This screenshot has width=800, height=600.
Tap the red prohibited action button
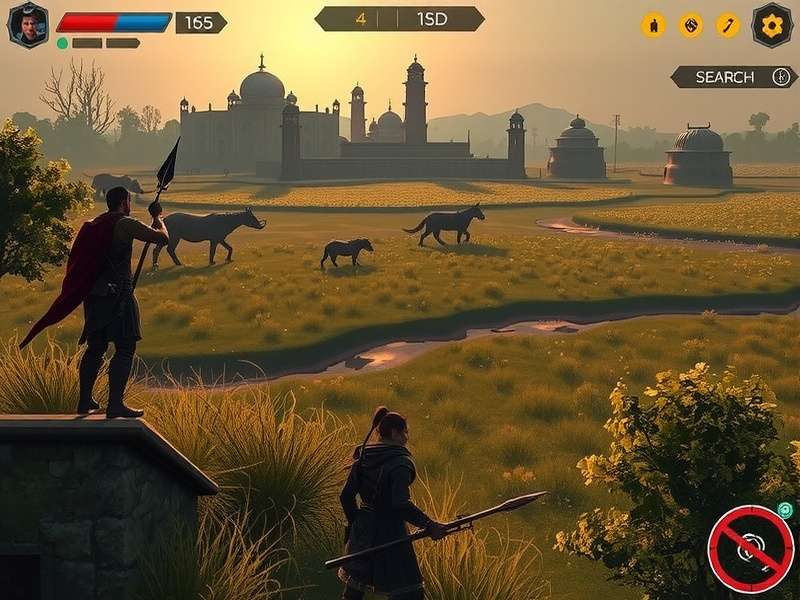[751, 549]
